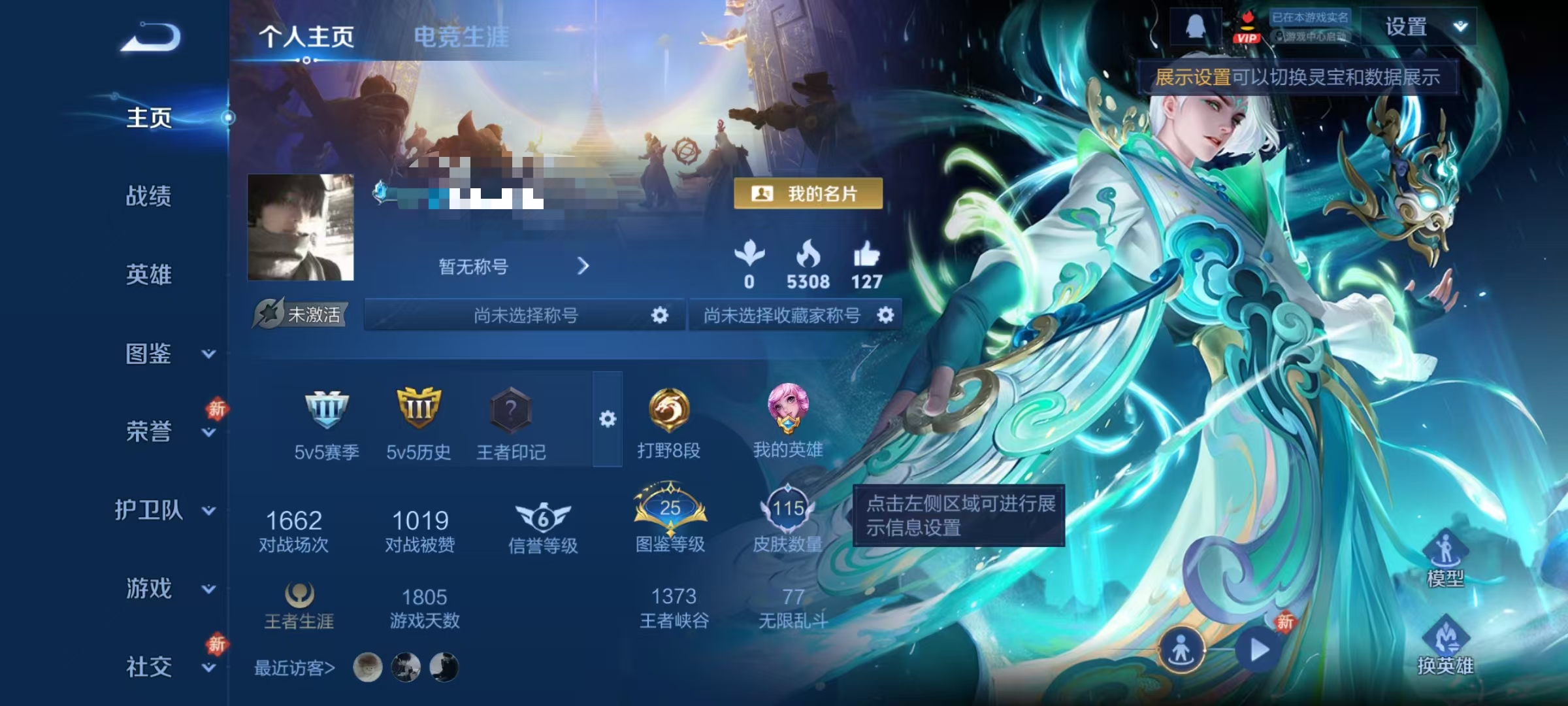The image size is (1568, 706).
Task: Open the 最近访客 visitors link
Action: 293,667
